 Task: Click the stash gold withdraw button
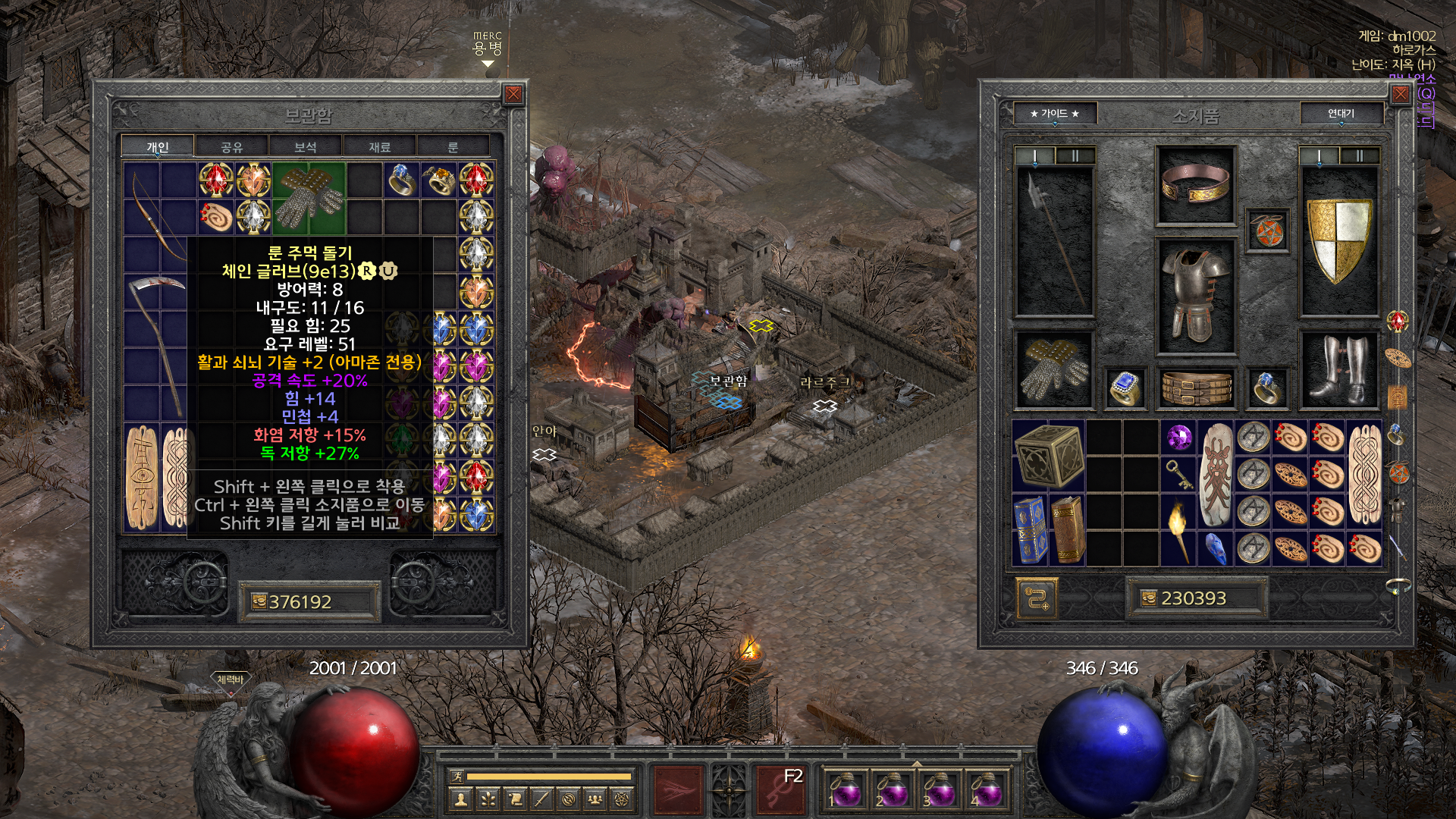pyautogui.click(x=259, y=602)
